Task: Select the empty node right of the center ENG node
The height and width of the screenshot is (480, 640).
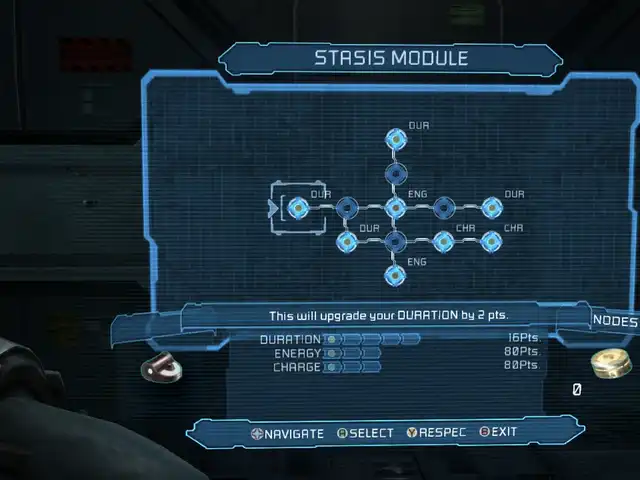Action: pos(443,208)
